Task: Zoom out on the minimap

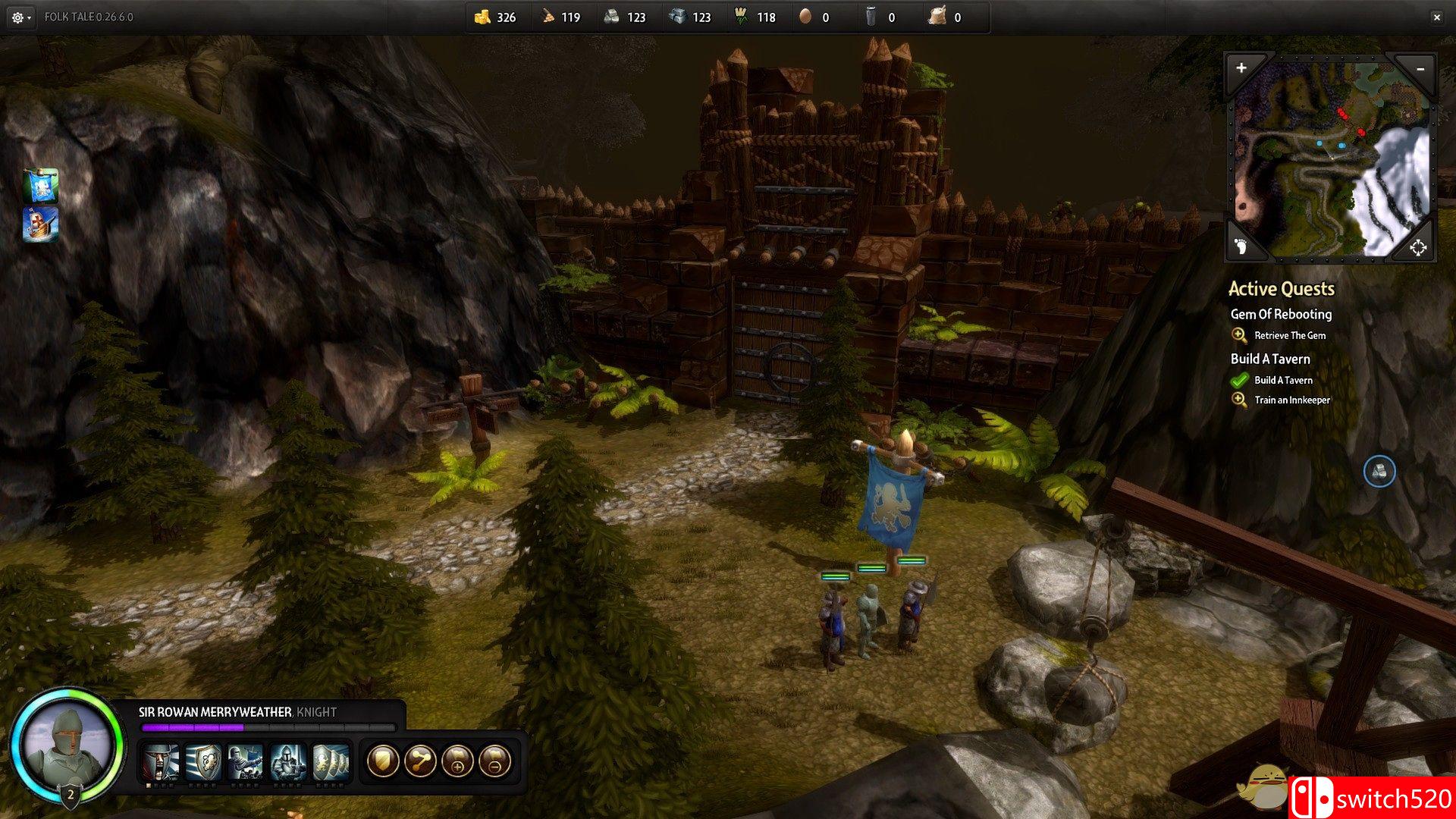Action: [1420, 69]
